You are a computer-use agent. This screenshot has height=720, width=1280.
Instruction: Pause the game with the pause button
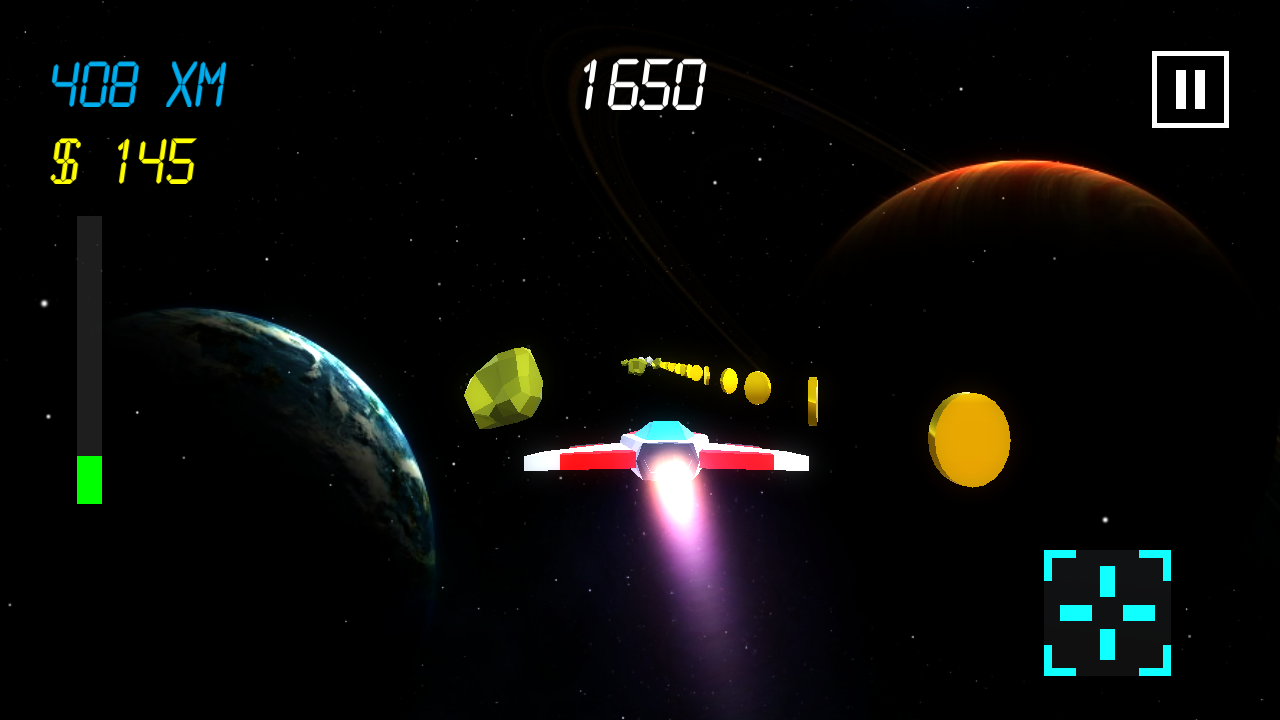click(1190, 90)
